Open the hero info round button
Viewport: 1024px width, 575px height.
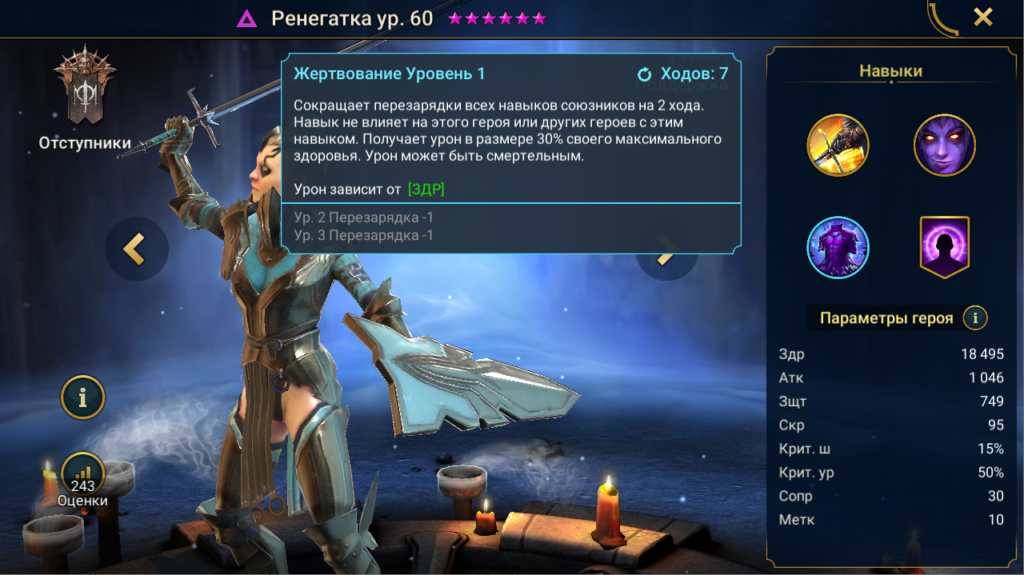(83, 397)
